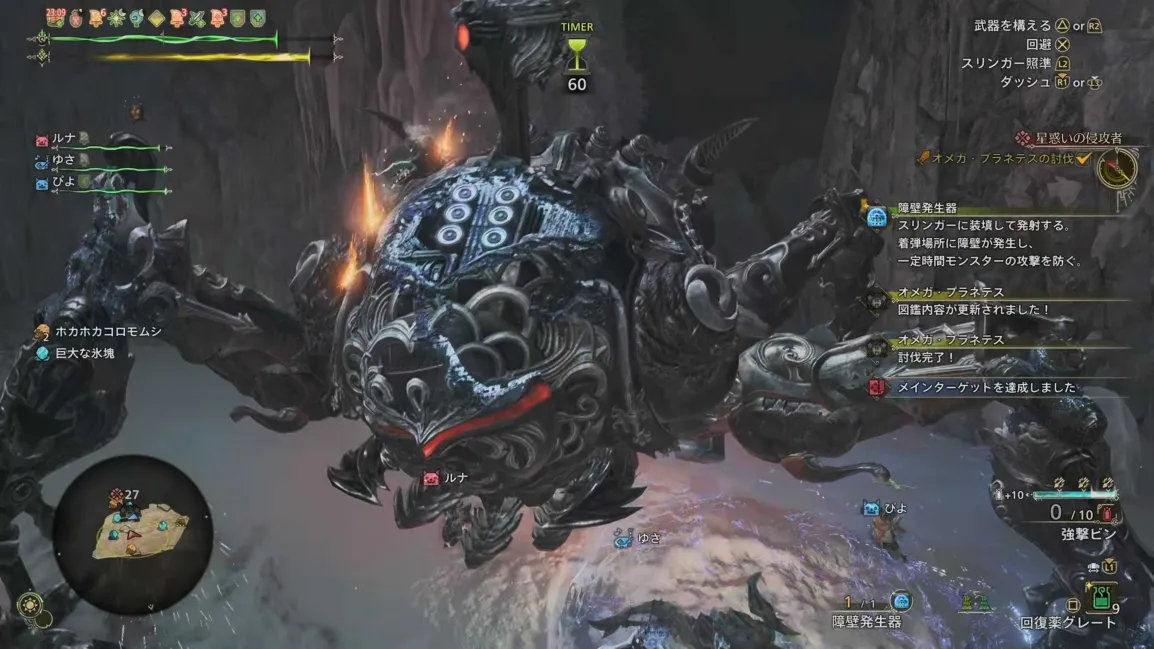Click the ホカホカコロモムシ pickup entry
This screenshot has width=1154, height=649.
point(108,332)
